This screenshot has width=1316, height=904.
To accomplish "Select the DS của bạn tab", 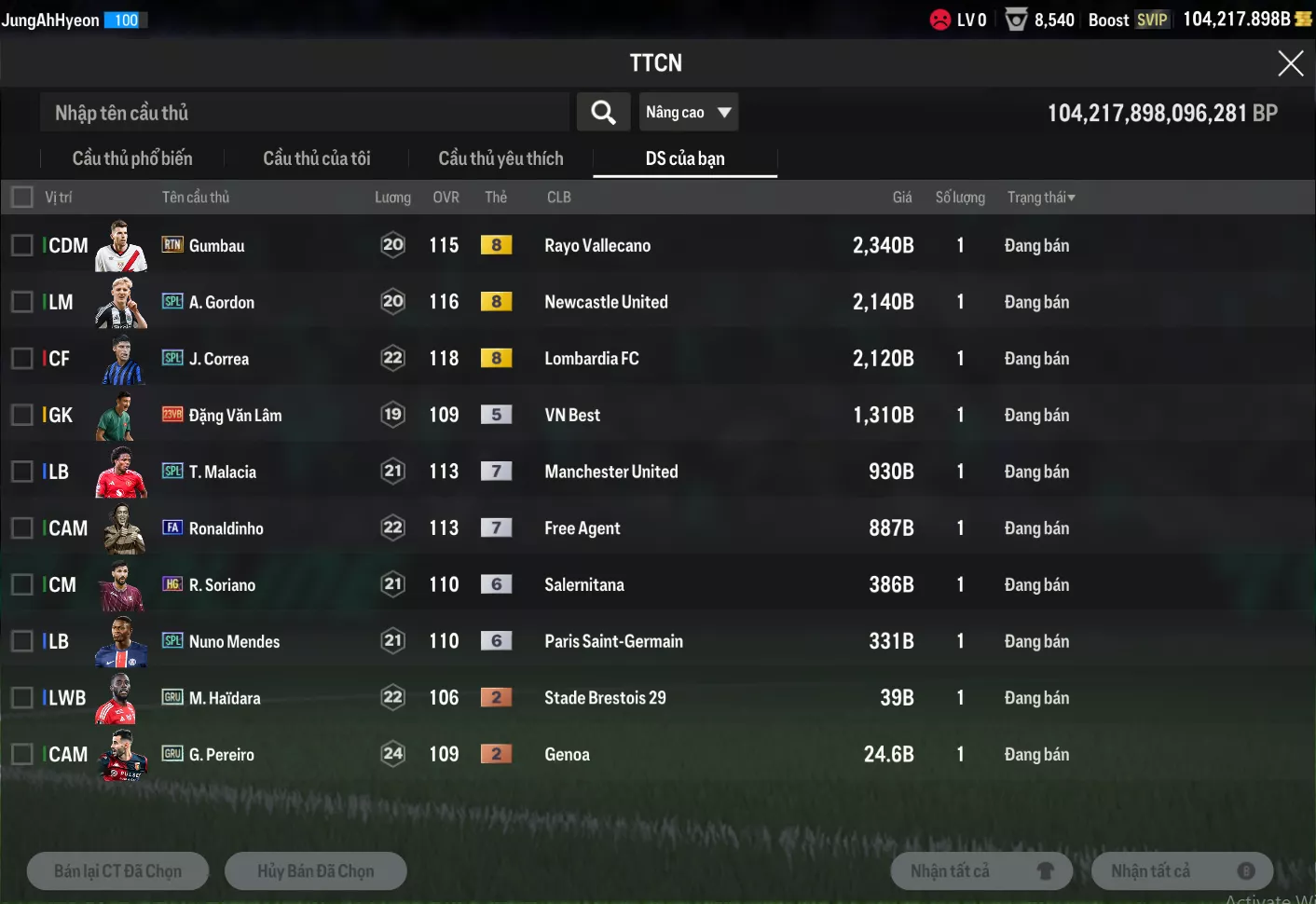I will (685, 158).
